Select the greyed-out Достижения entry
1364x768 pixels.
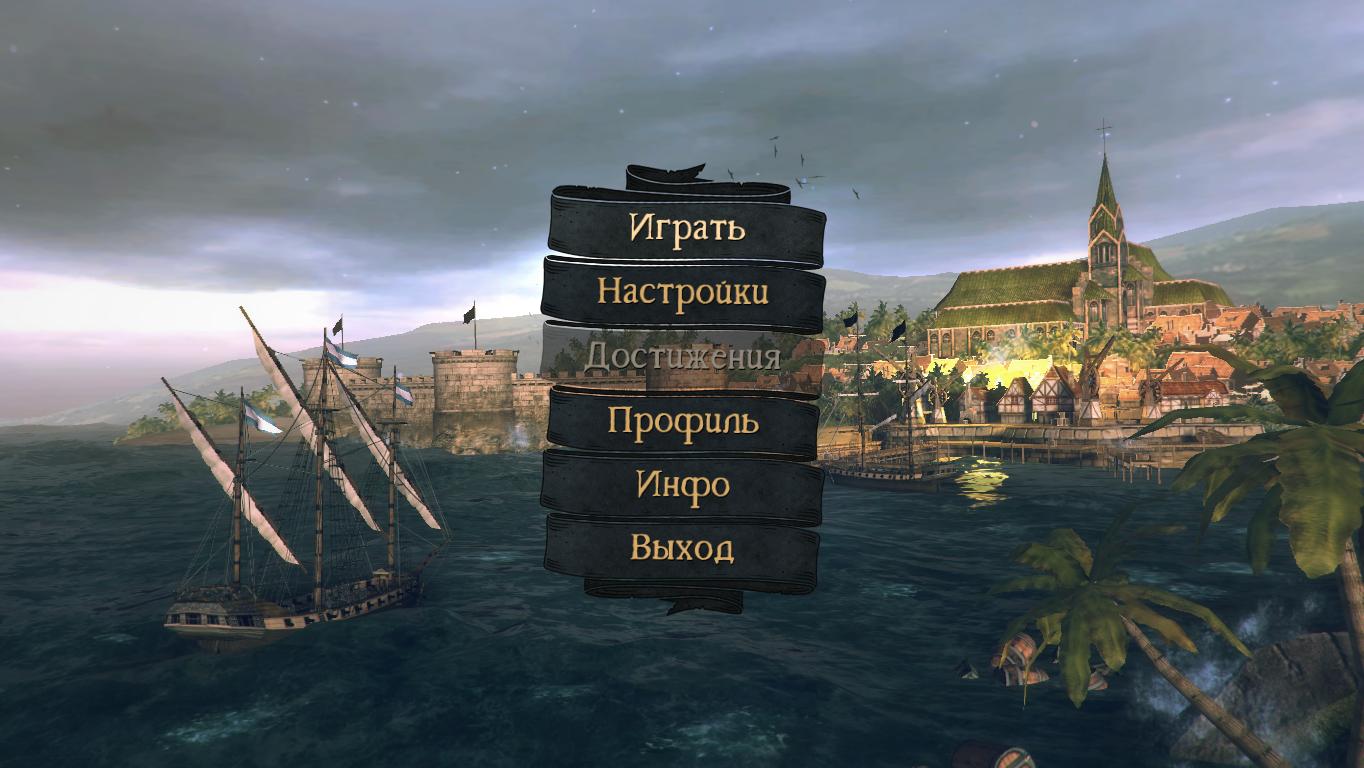coord(682,357)
